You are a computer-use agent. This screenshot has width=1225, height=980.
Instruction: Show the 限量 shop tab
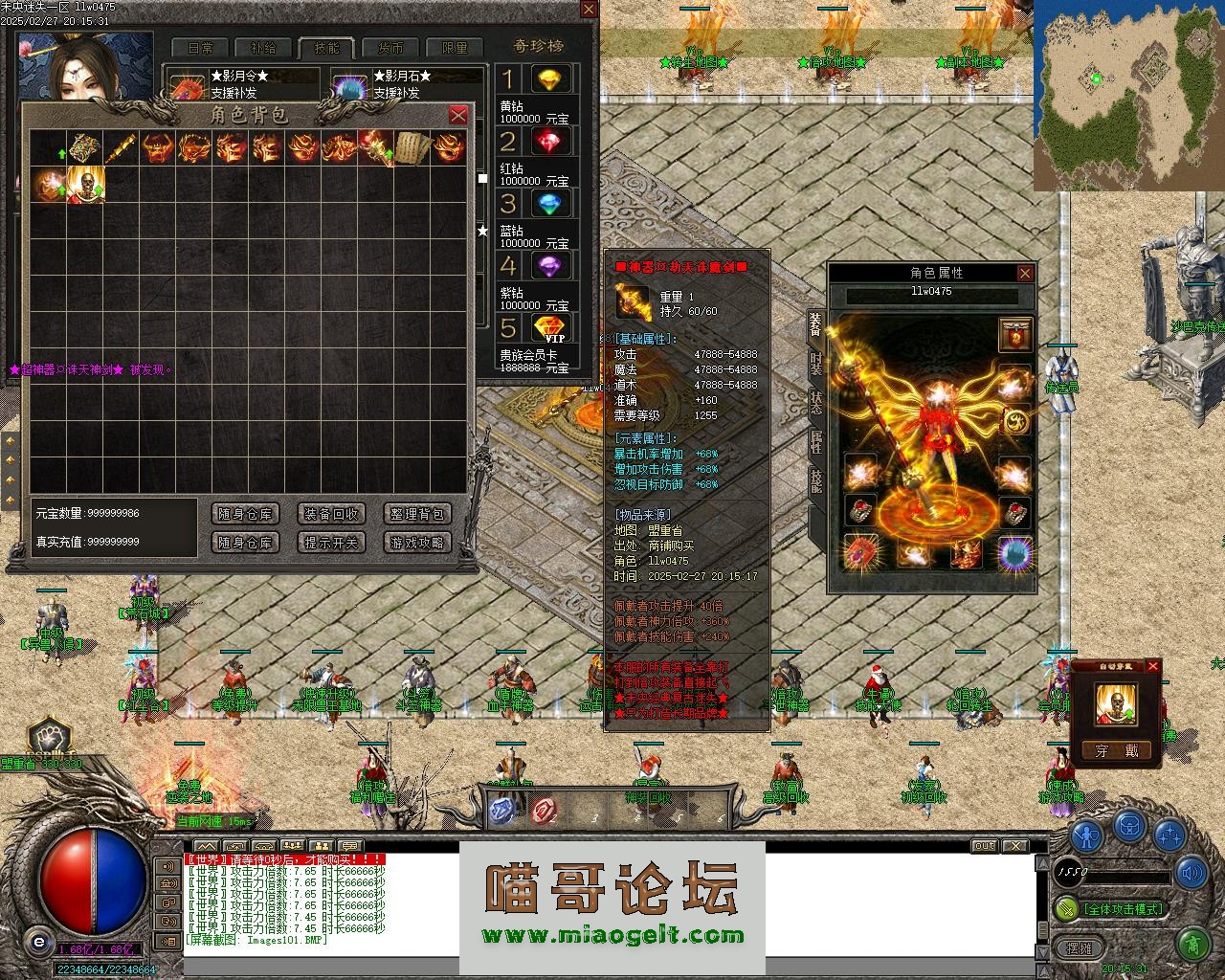455,48
